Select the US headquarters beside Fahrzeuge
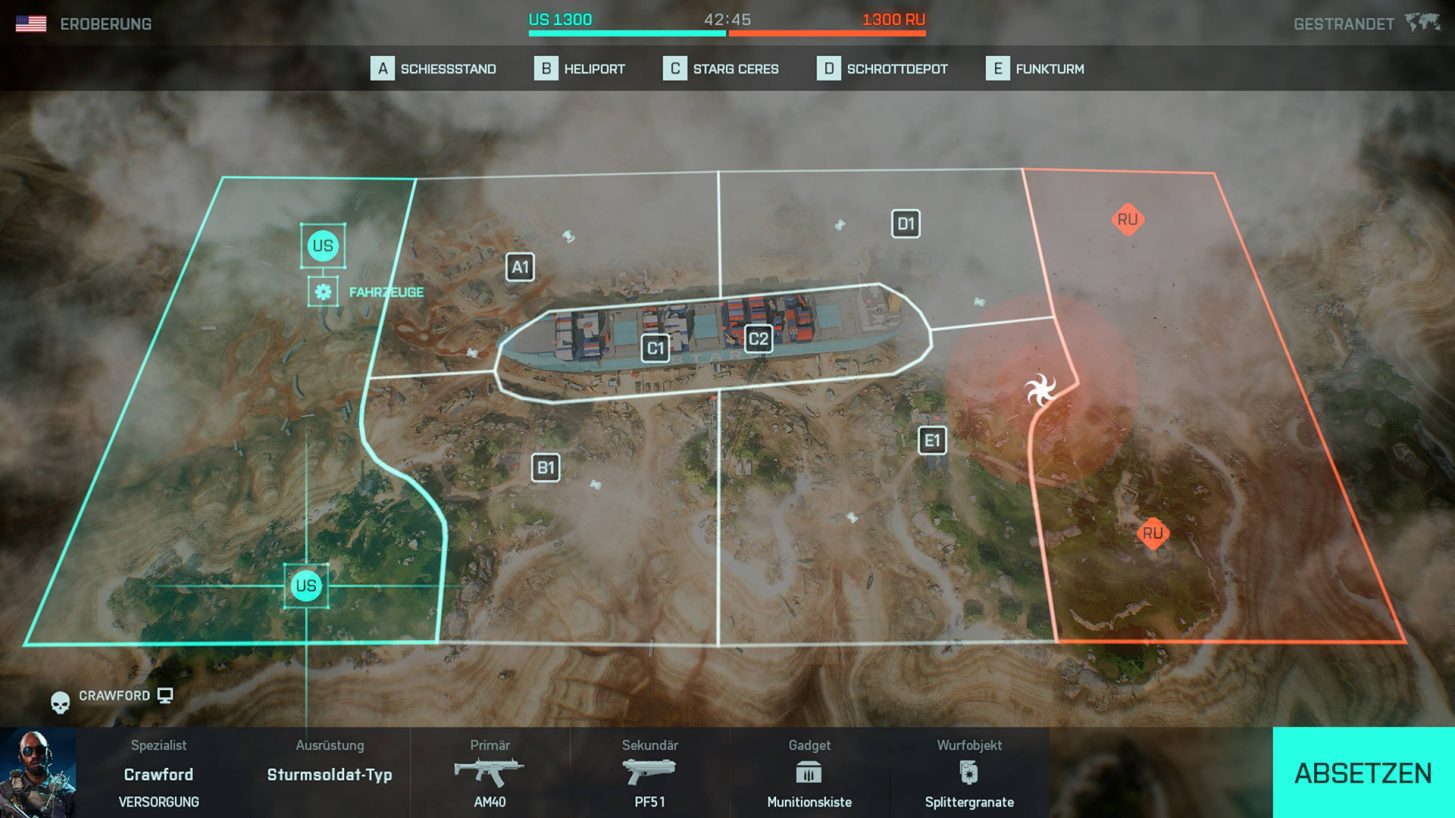Screen dimensions: 1455x818 [323, 246]
